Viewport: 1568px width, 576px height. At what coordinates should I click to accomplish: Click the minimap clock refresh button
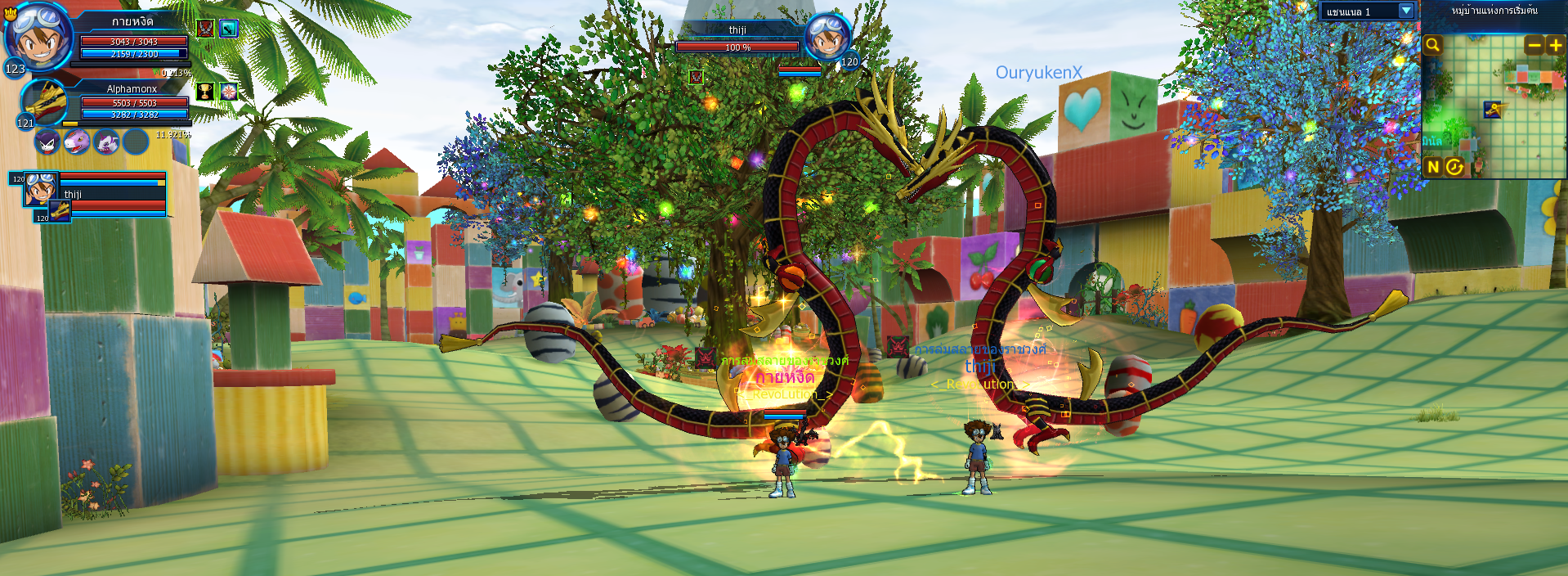pyautogui.click(x=1454, y=167)
